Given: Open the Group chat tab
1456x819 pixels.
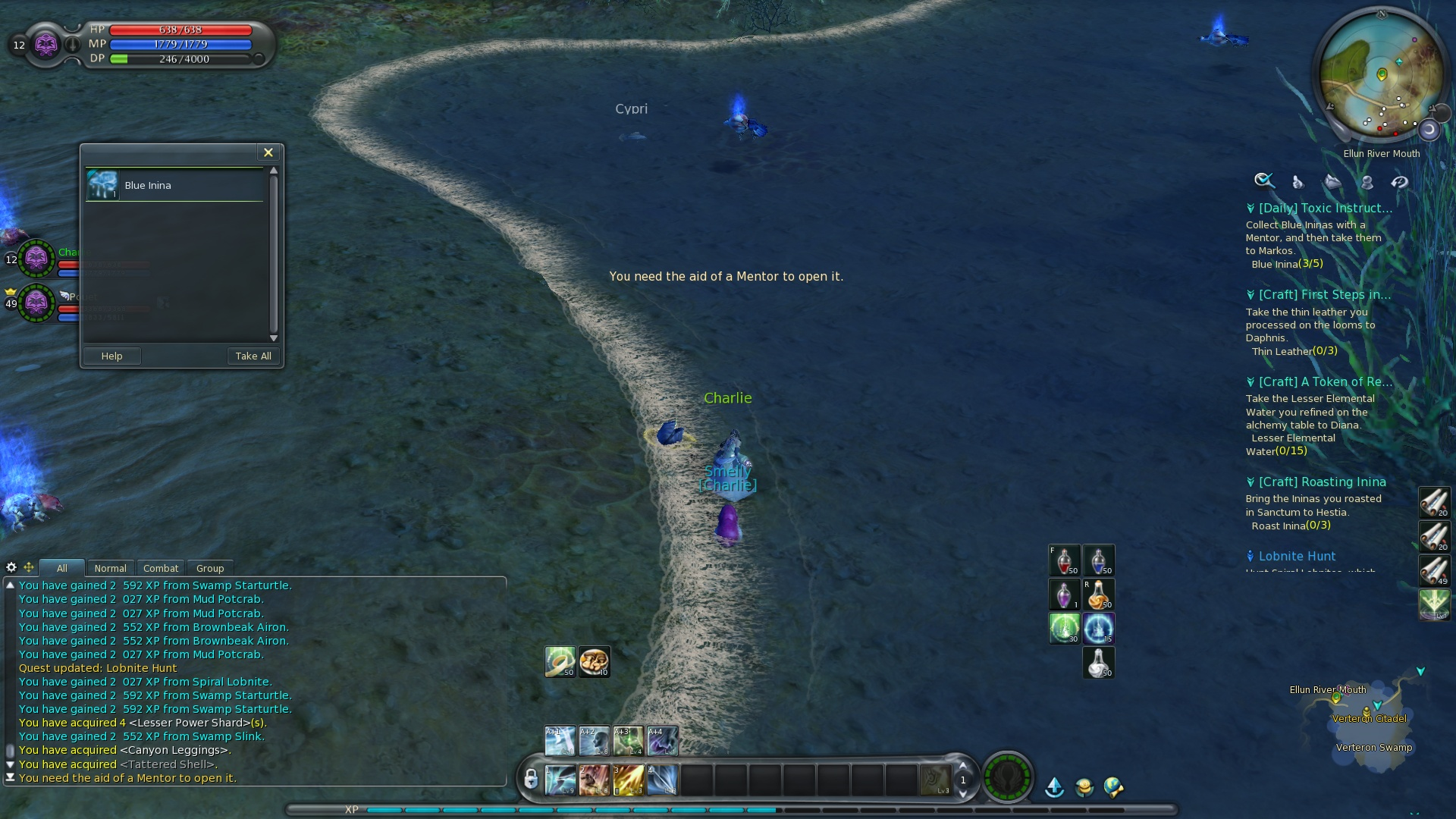Looking at the screenshot, I should 210,568.
